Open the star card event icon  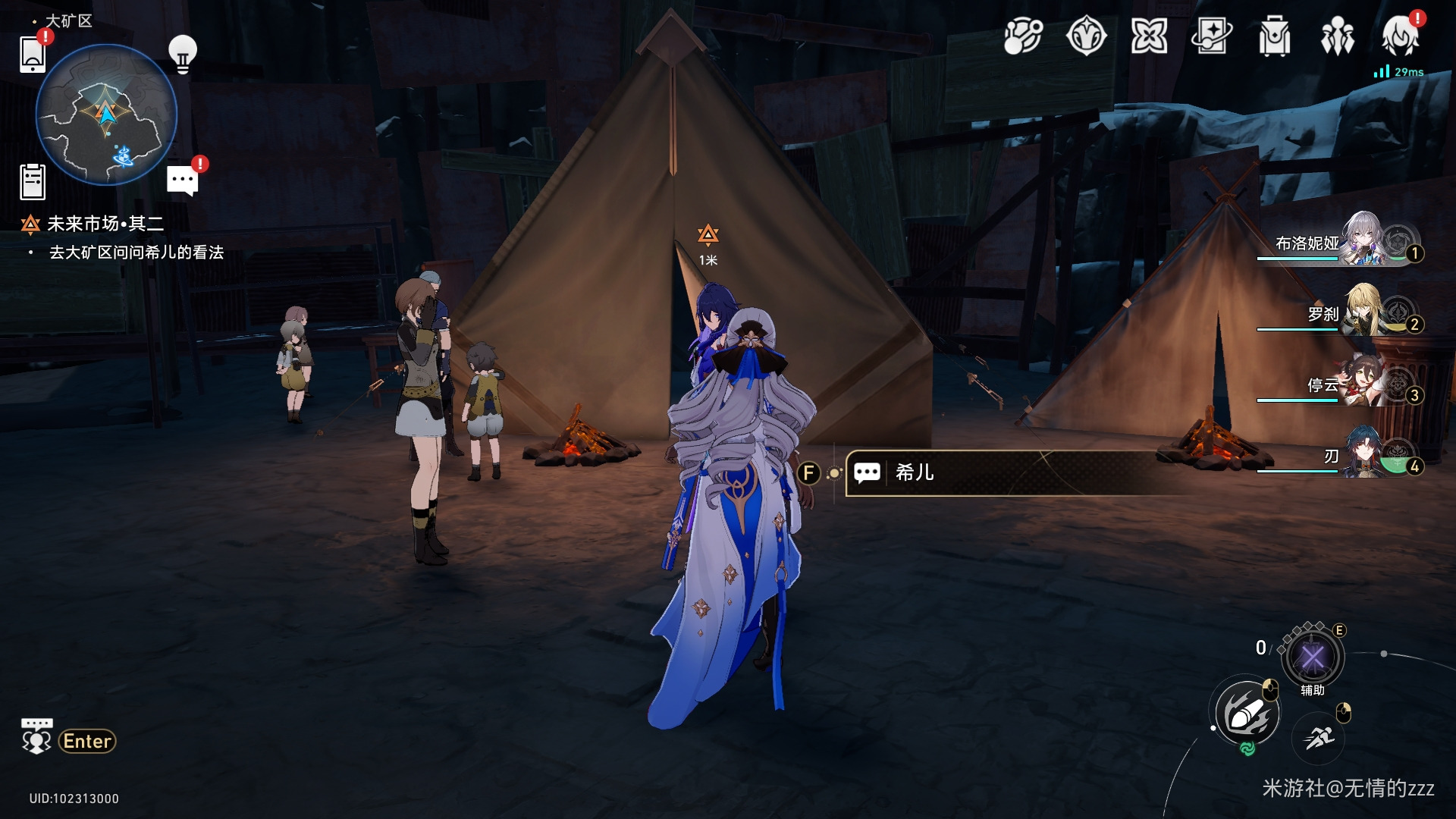point(1211,36)
